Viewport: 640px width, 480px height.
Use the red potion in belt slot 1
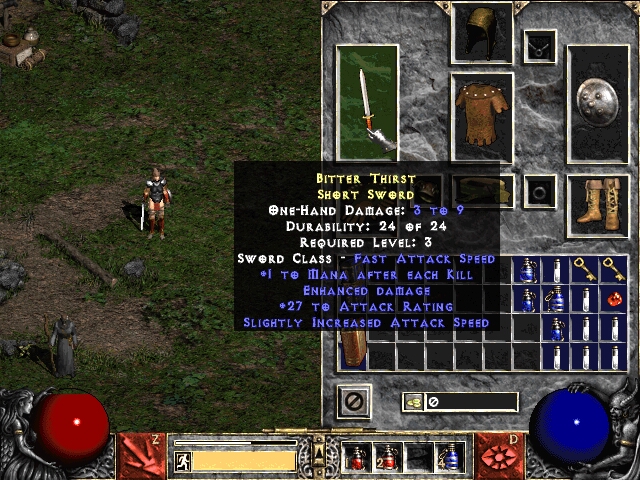pyautogui.click(x=356, y=457)
